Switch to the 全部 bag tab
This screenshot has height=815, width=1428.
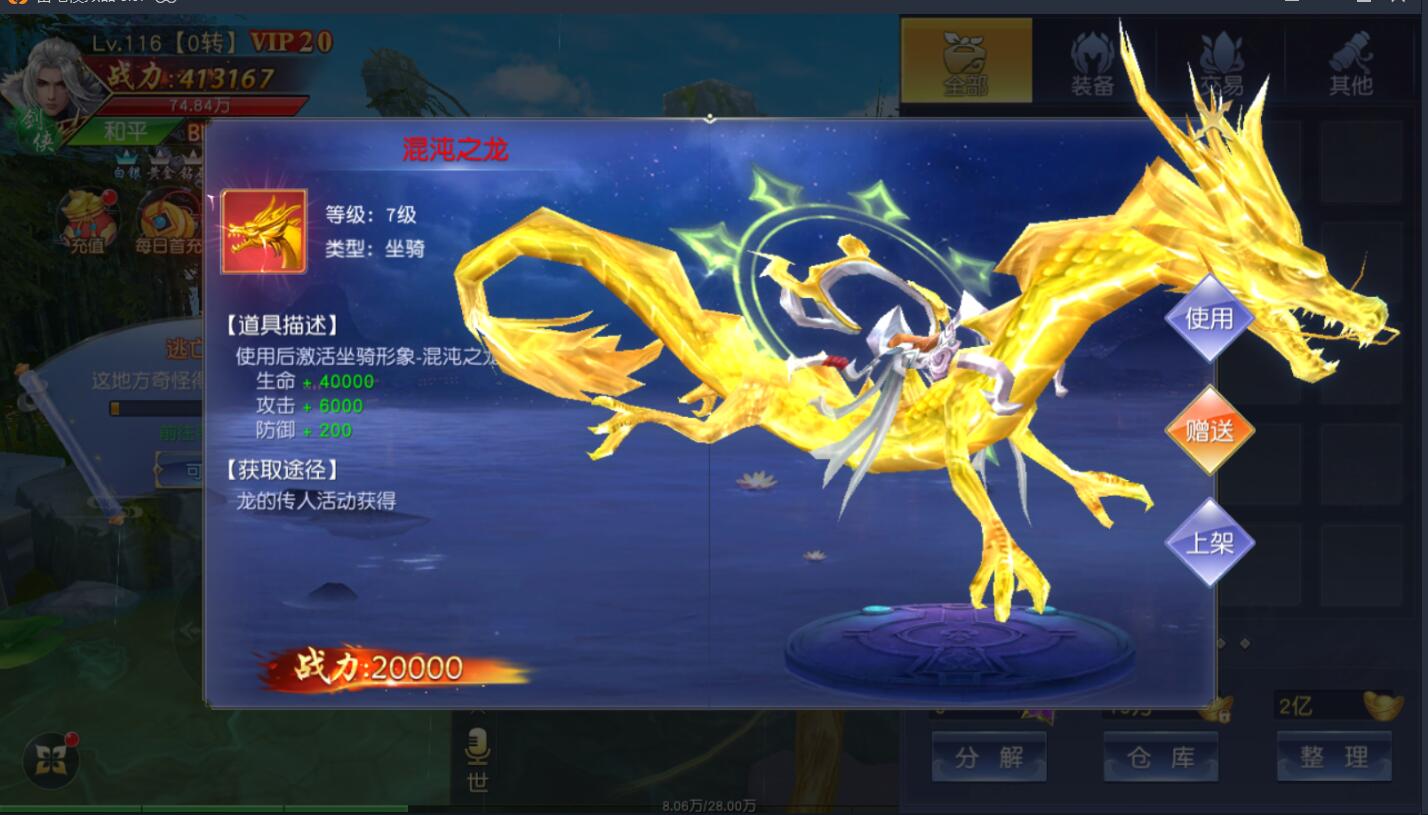tap(966, 61)
